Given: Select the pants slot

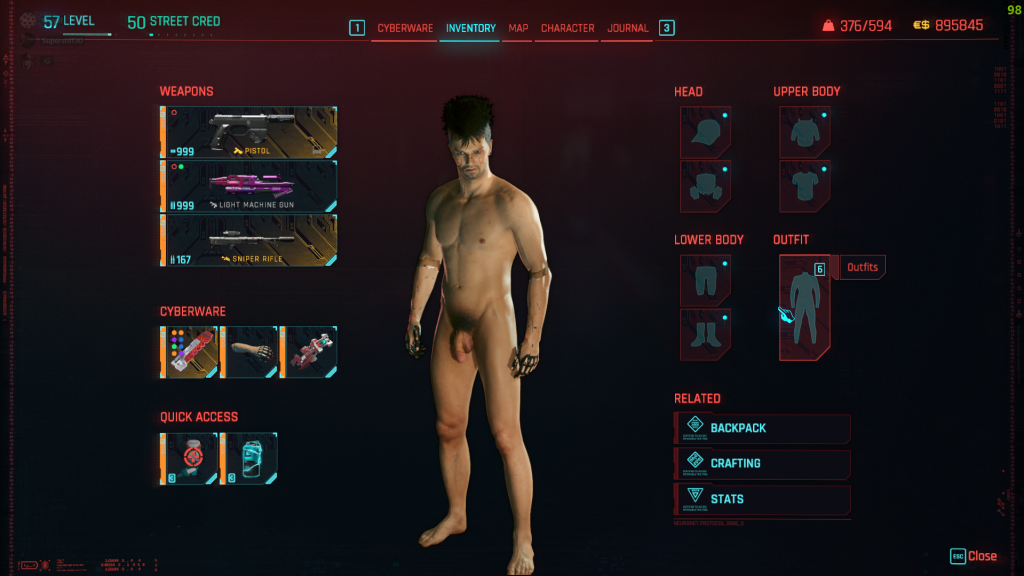Looking at the screenshot, I should pyautogui.click(x=705, y=280).
